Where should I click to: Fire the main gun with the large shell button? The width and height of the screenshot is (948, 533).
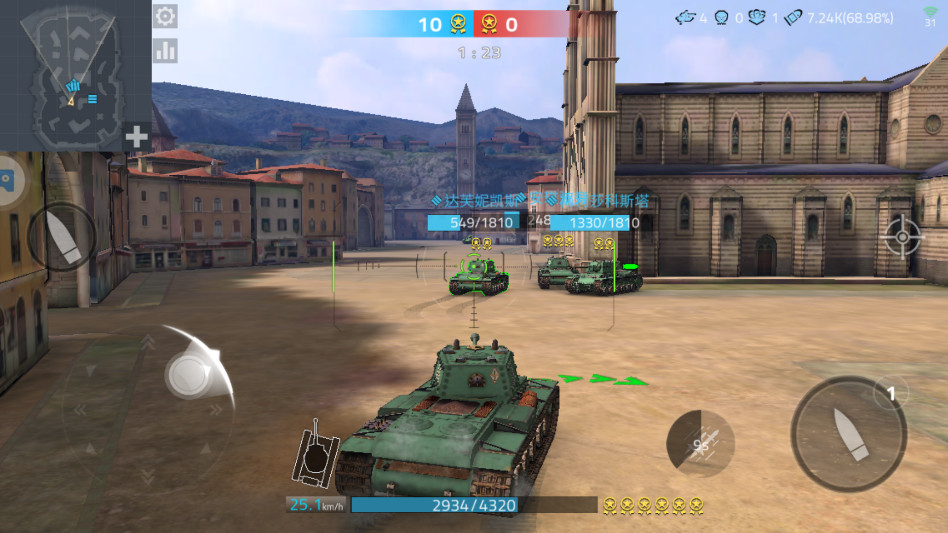848,433
